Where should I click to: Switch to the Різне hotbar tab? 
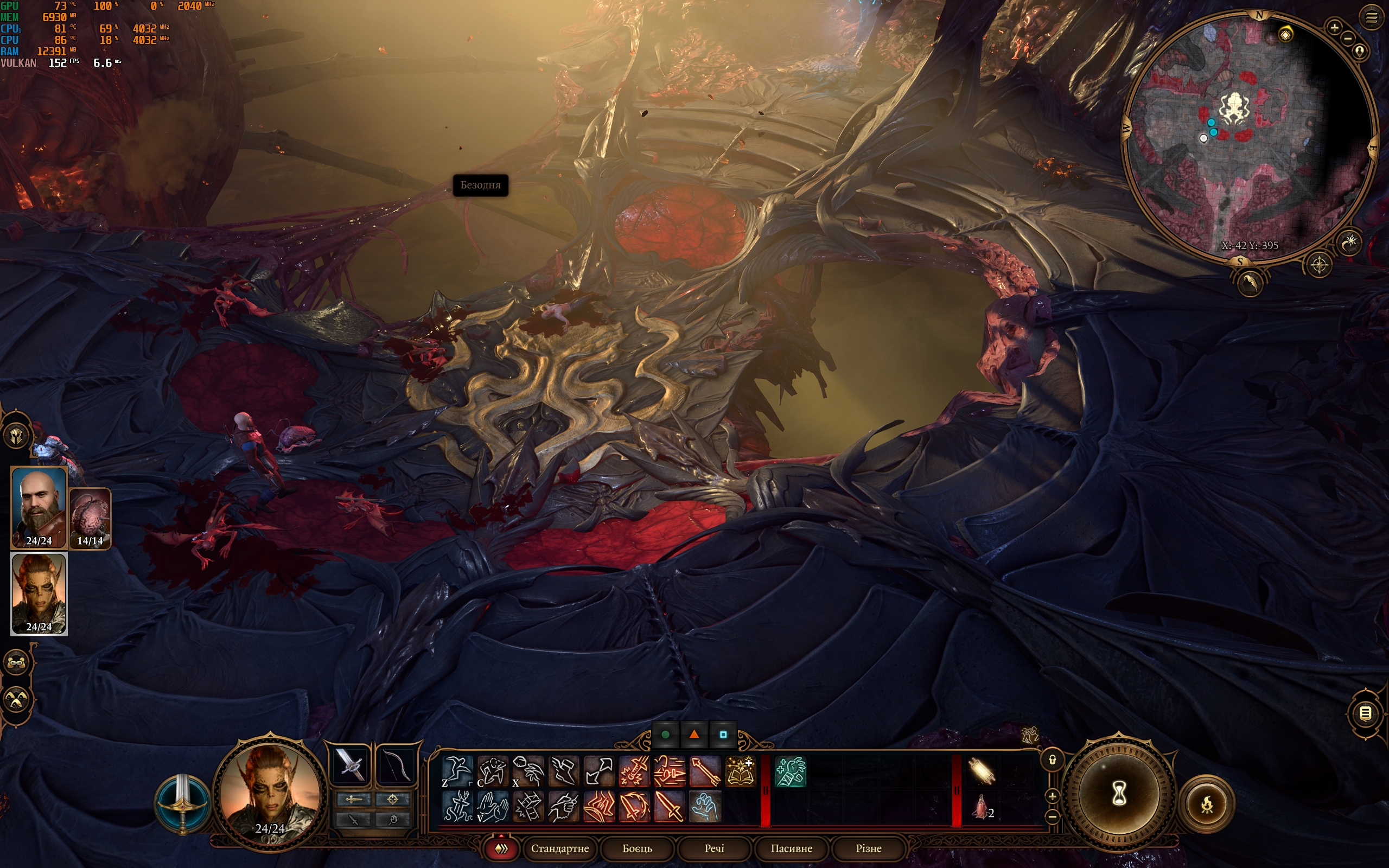click(x=868, y=848)
